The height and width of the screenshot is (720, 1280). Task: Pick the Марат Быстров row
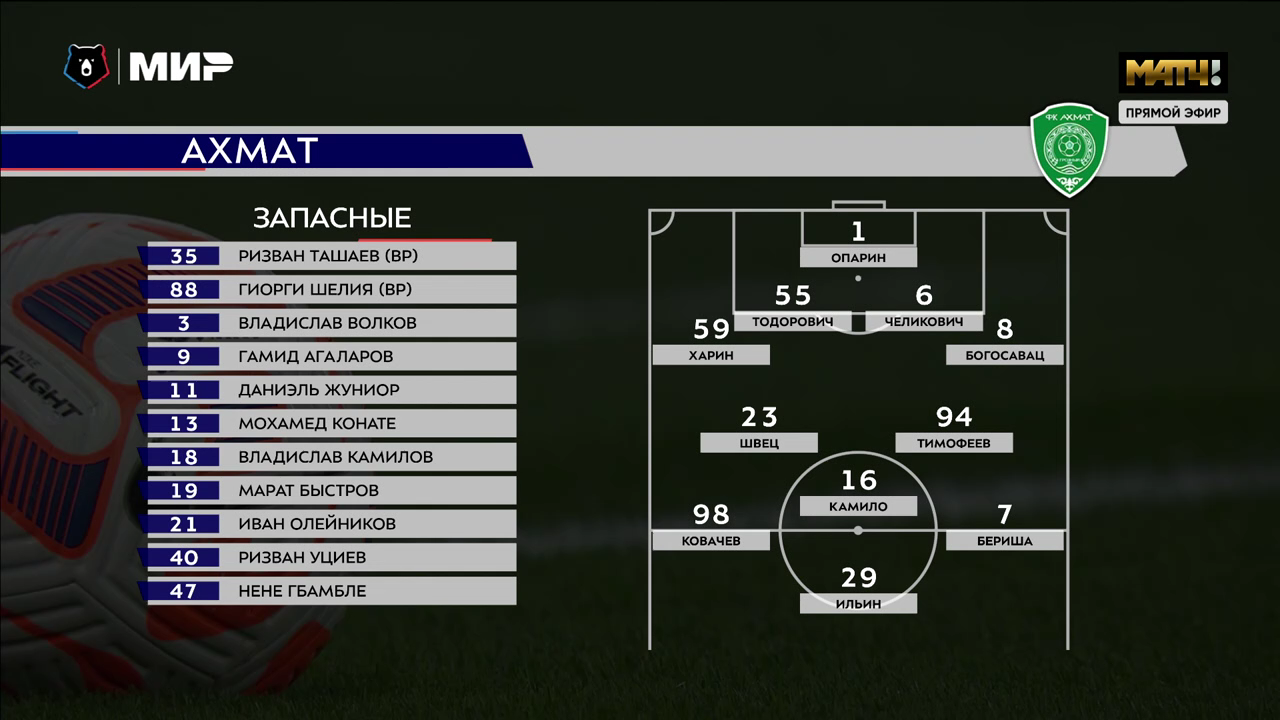tap(330, 491)
